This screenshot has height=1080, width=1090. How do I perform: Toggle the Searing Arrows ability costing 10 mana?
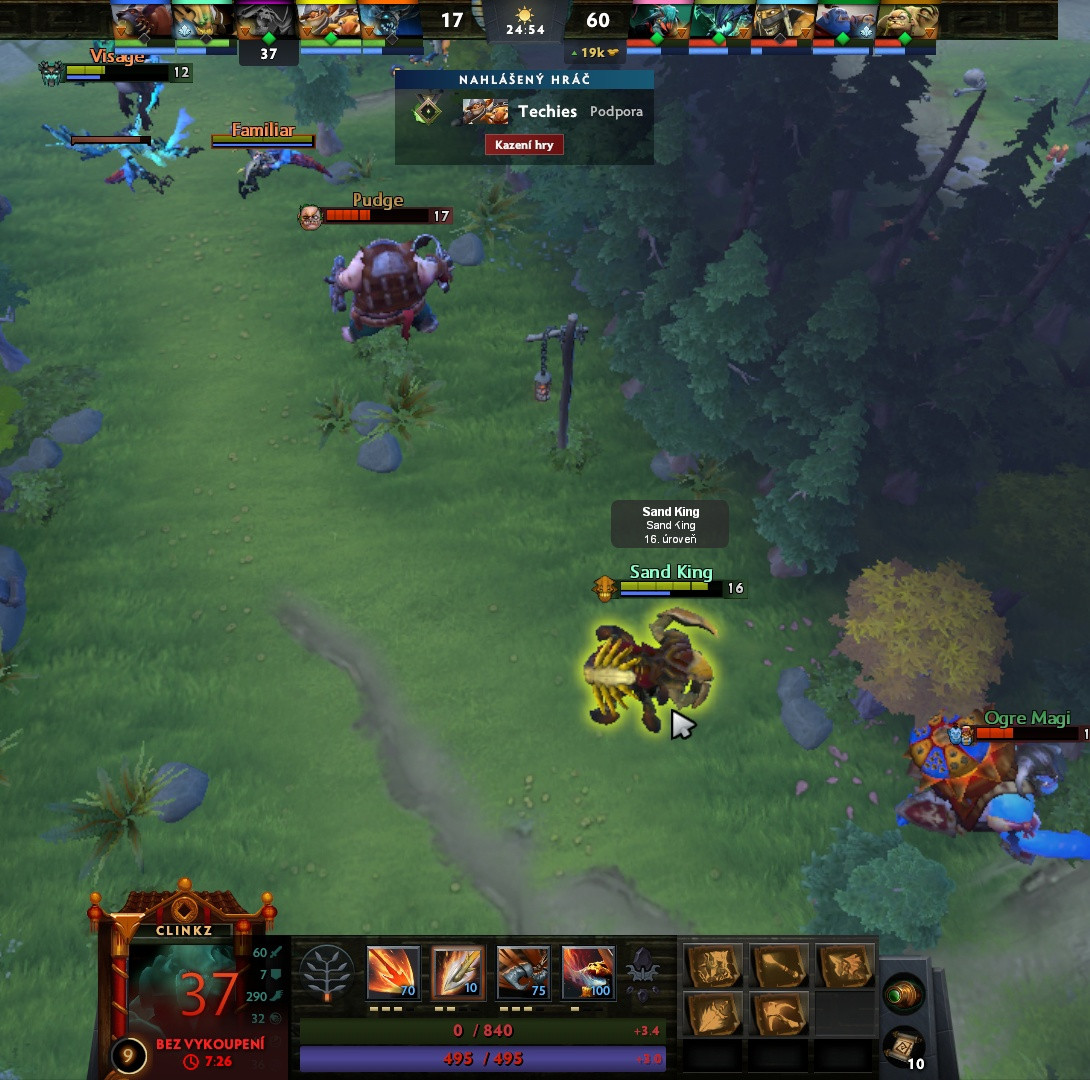(x=458, y=972)
